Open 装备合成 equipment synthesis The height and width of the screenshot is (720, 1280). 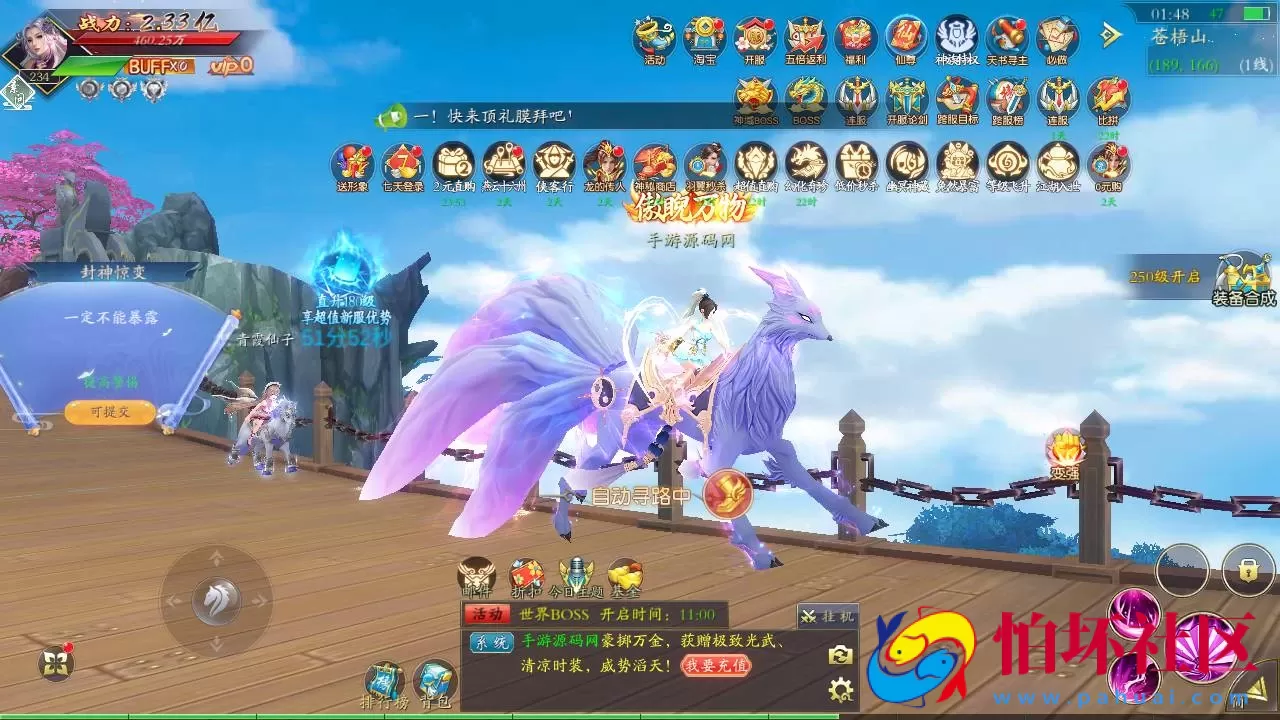click(x=1243, y=278)
